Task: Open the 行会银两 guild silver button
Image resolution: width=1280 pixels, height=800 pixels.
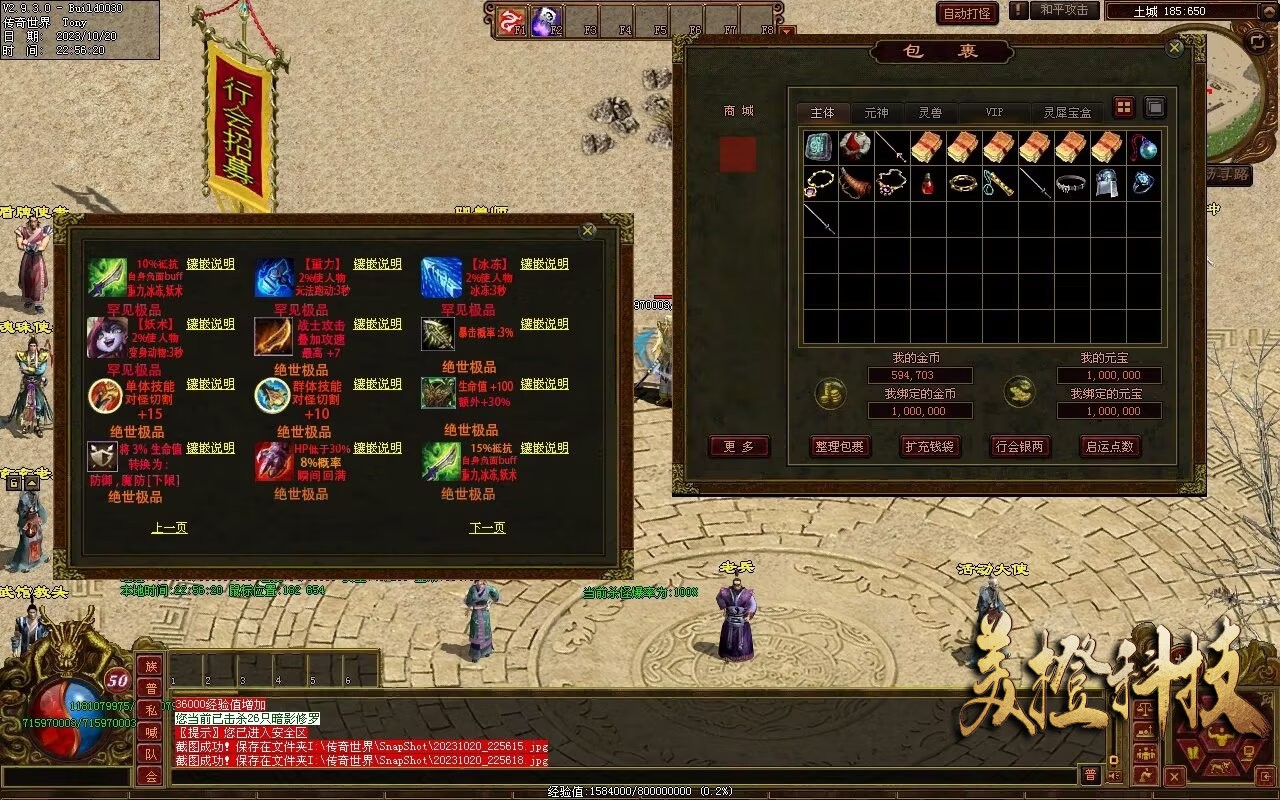Action: 1019,447
